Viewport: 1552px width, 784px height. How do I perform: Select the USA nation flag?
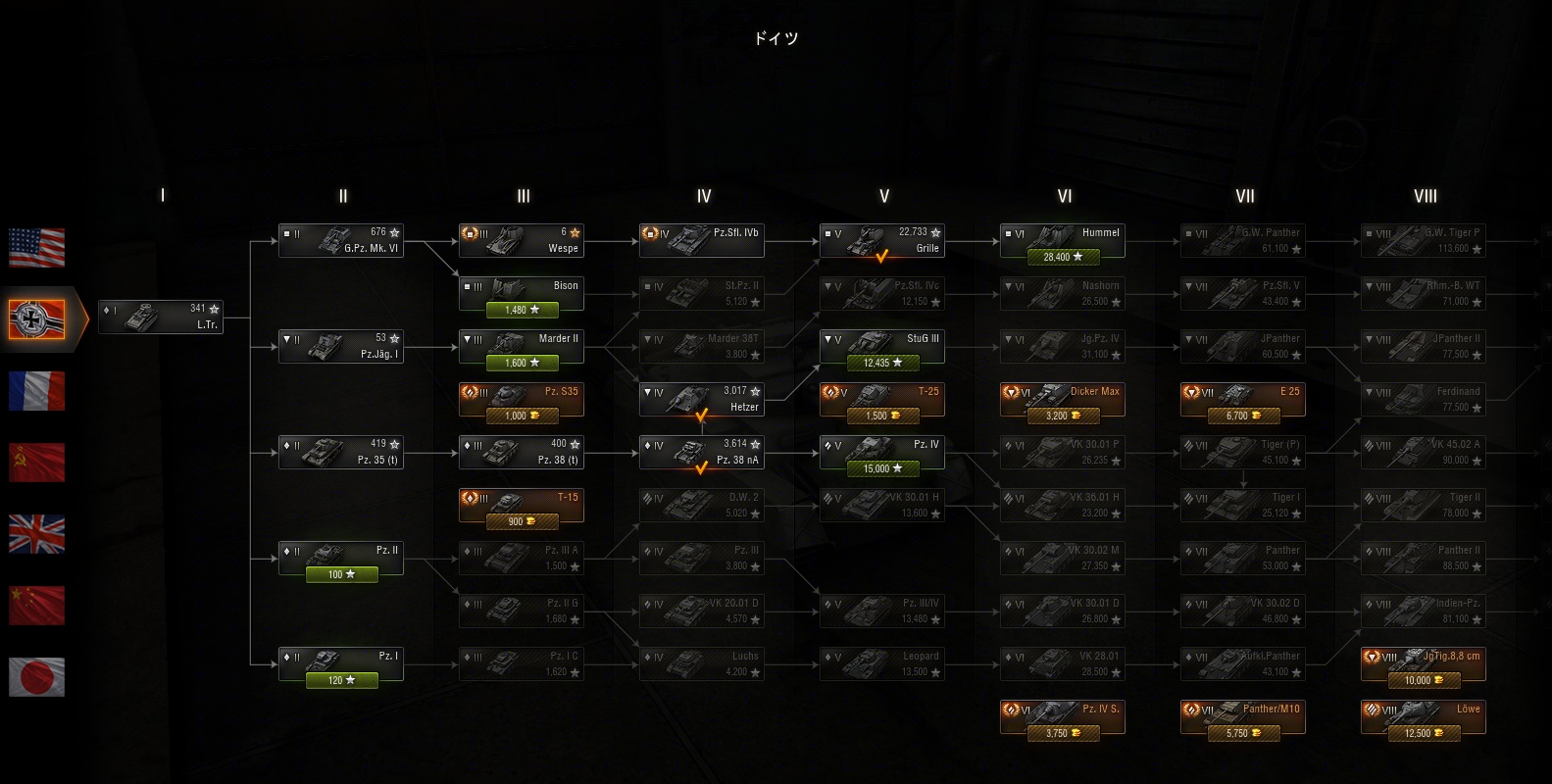(x=37, y=248)
